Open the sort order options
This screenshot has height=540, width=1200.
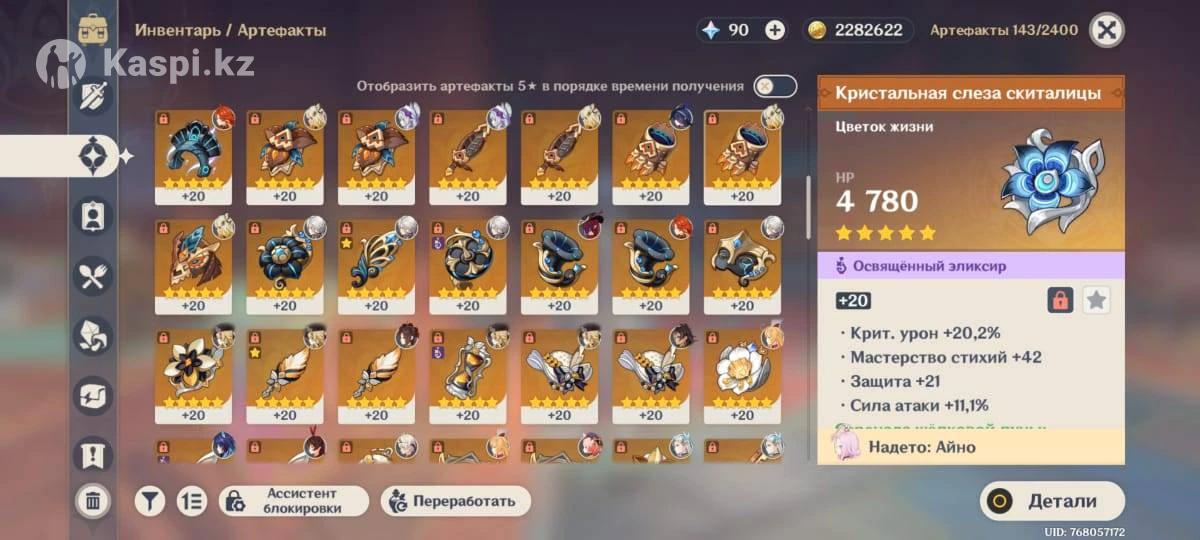click(191, 501)
